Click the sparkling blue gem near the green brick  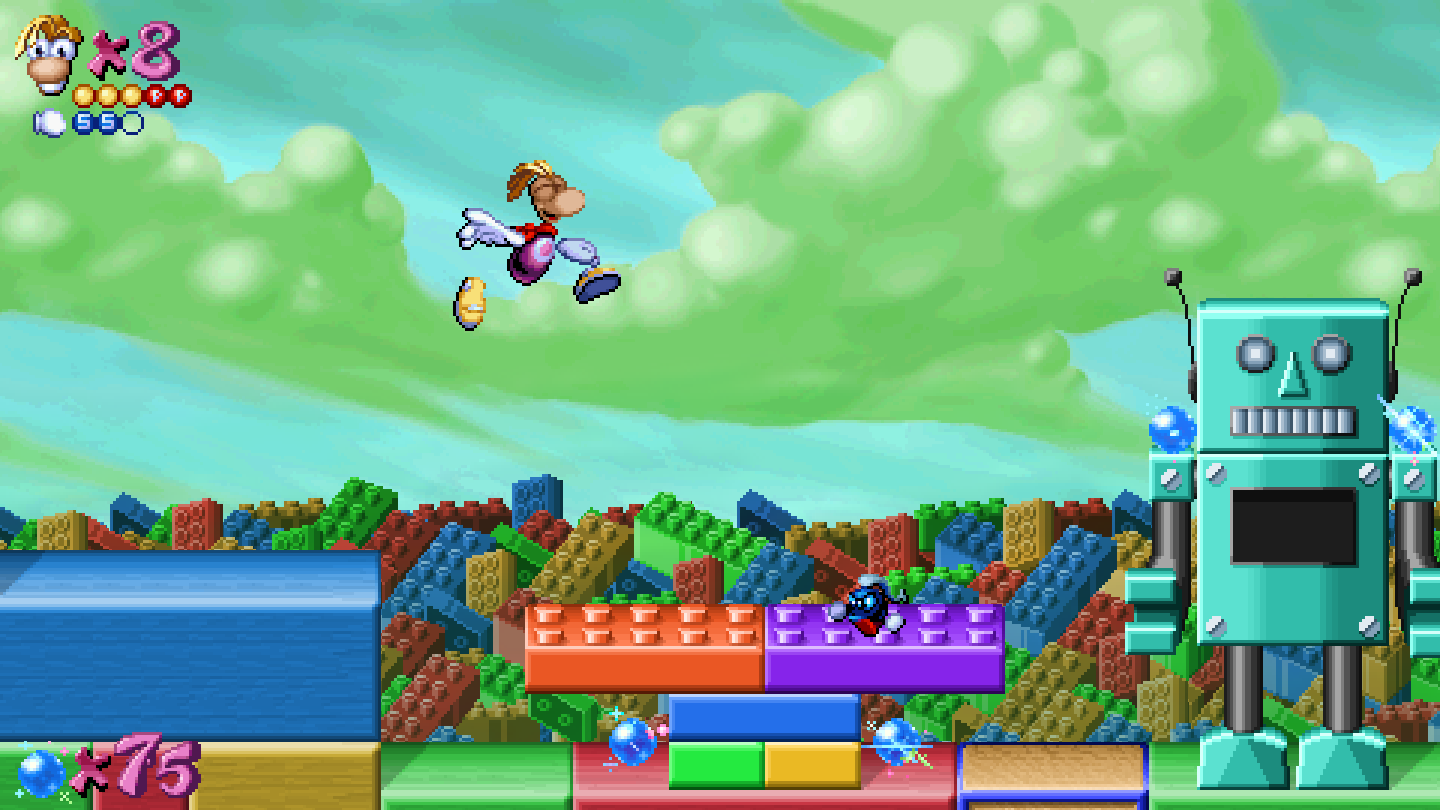click(x=631, y=742)
